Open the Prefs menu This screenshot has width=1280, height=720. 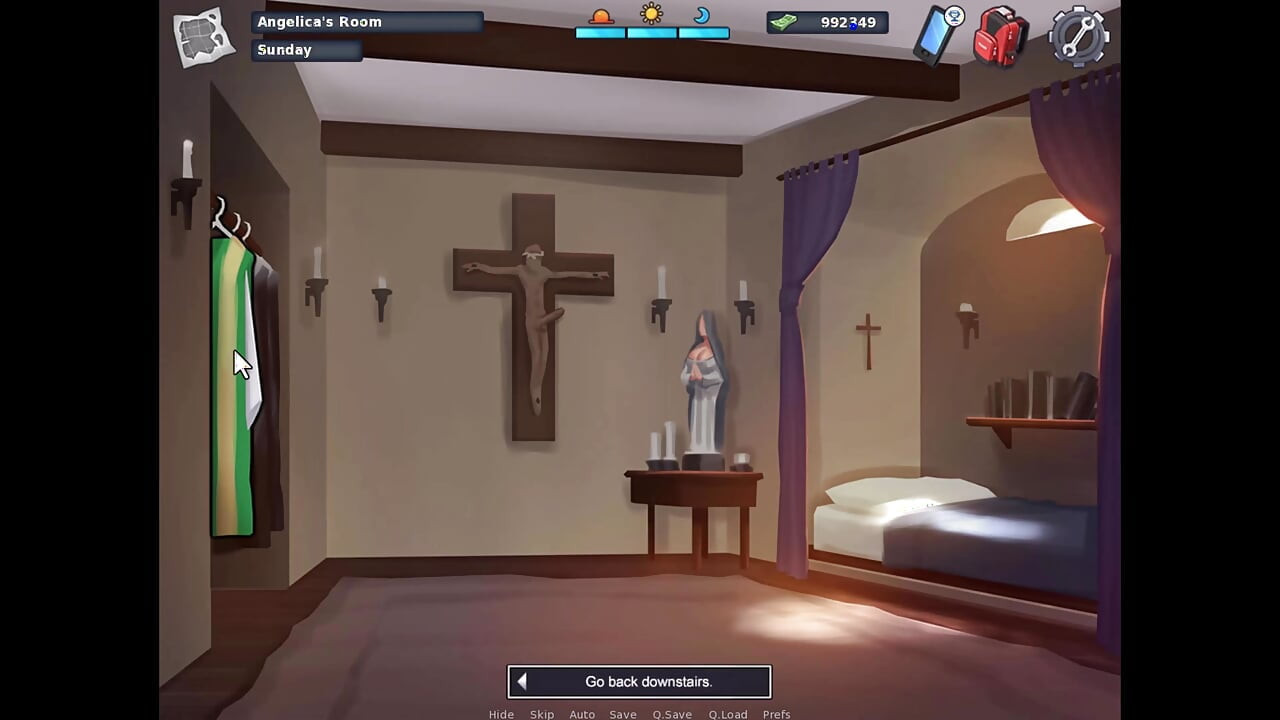click(776, 714)
